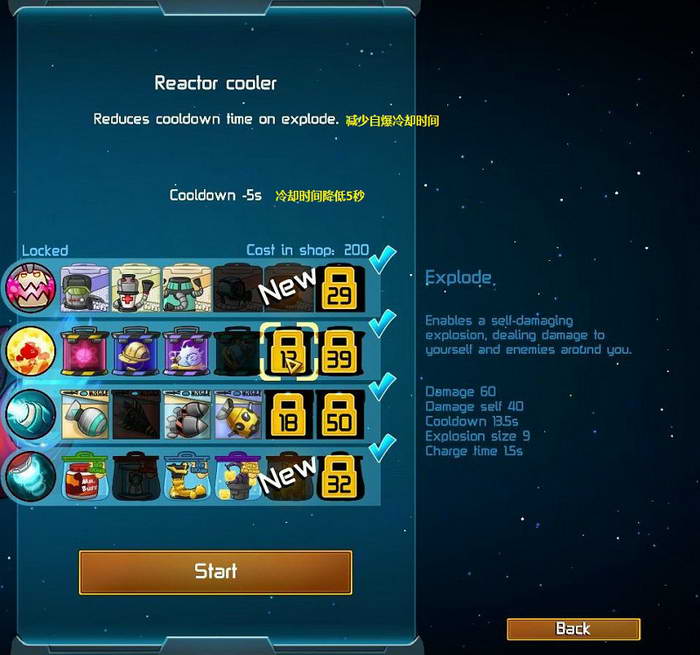
Task: Select the purple fish creature upgrade
Action: [x=187, y=351]
